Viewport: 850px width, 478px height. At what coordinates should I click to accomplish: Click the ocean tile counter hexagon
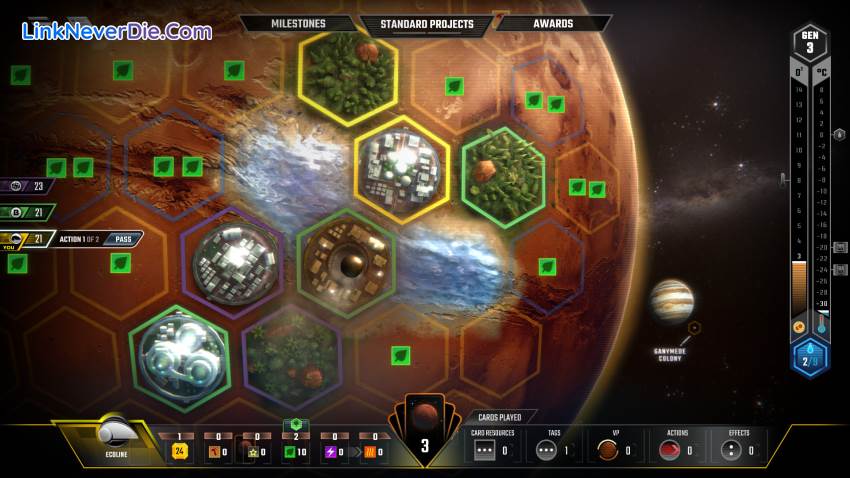pos(809,357)
